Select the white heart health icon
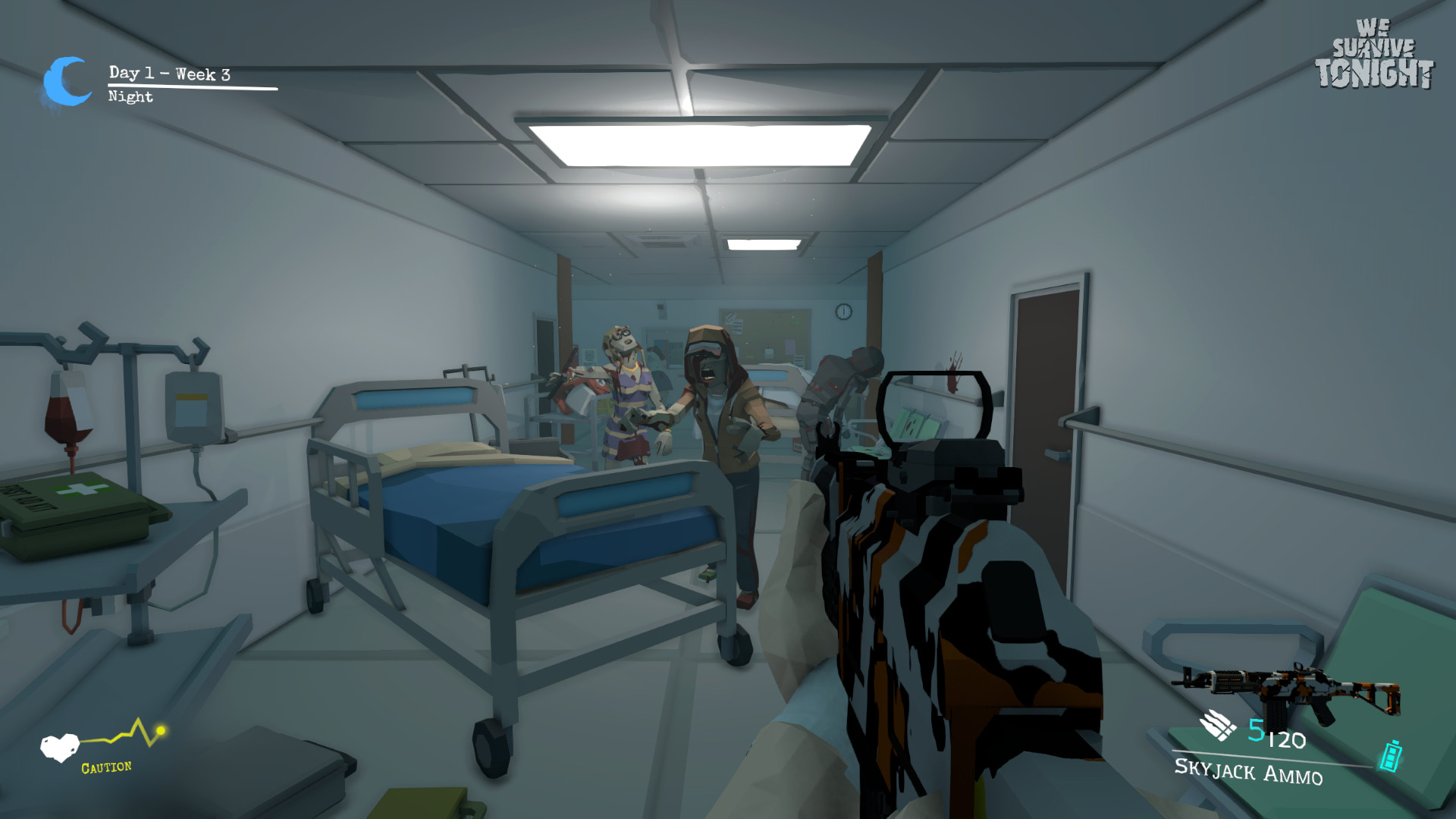This screenshot has height=819, width=1456. pos(59,746)
